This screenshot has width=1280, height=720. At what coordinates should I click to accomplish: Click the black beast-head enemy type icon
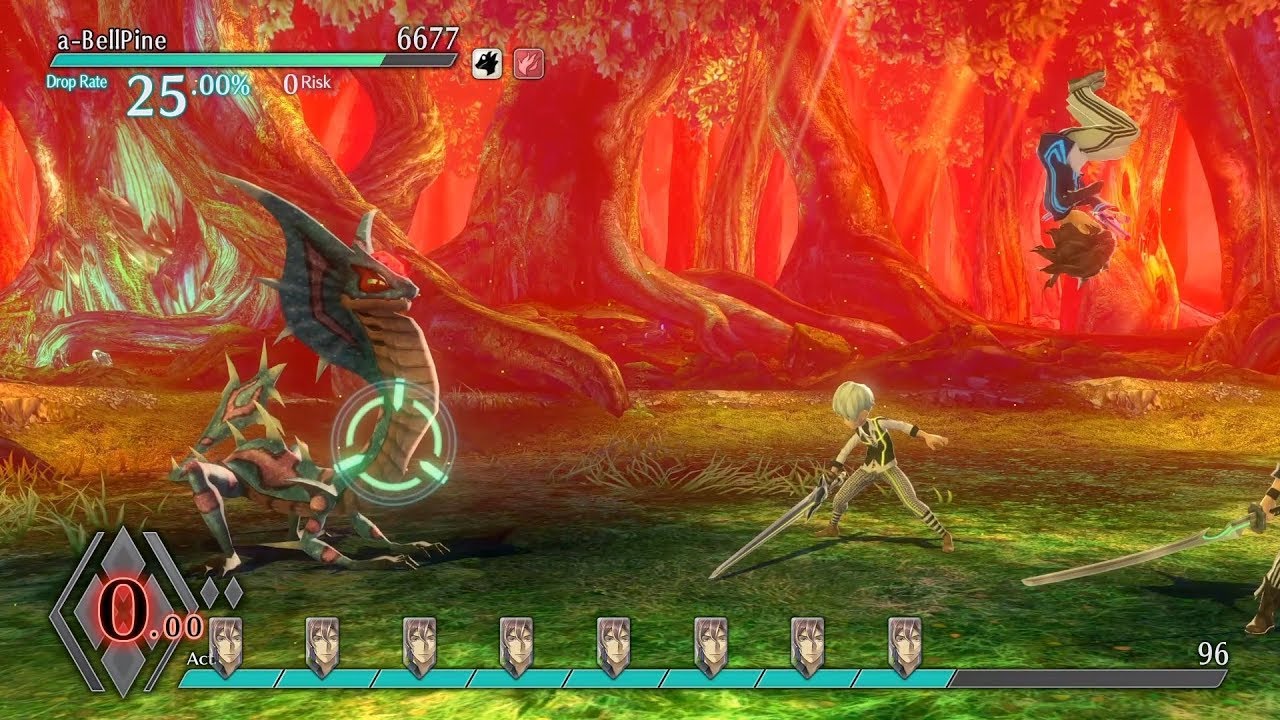(x=487, y=63)
